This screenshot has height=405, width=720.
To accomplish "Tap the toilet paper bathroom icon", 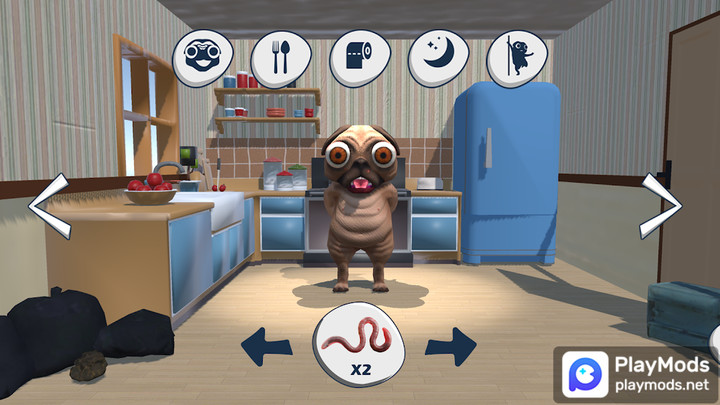I will coord(359,57).
